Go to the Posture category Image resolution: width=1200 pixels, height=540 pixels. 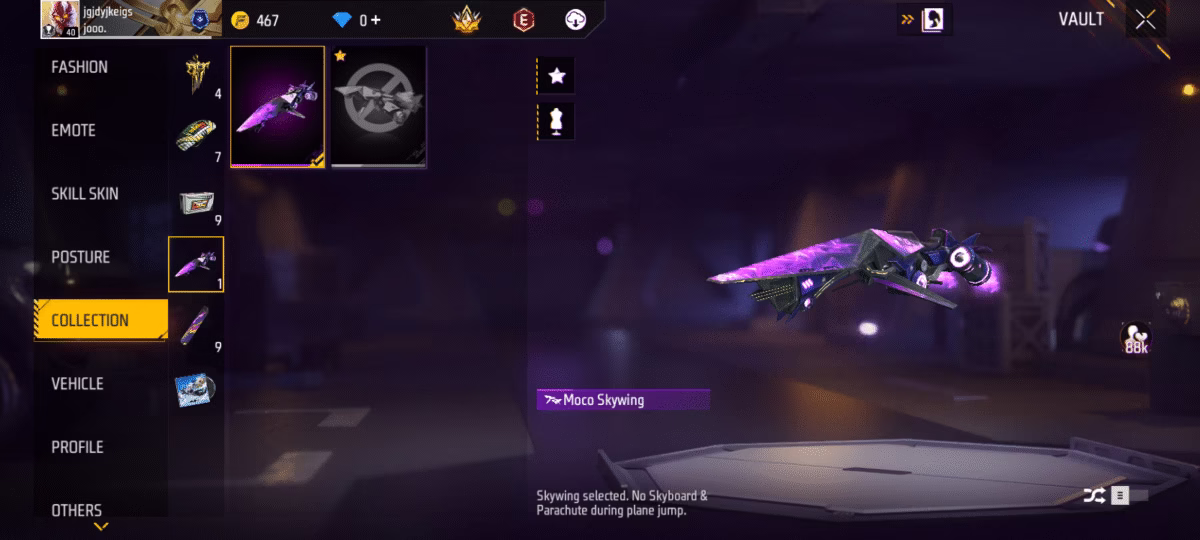(x=81, y=257)
